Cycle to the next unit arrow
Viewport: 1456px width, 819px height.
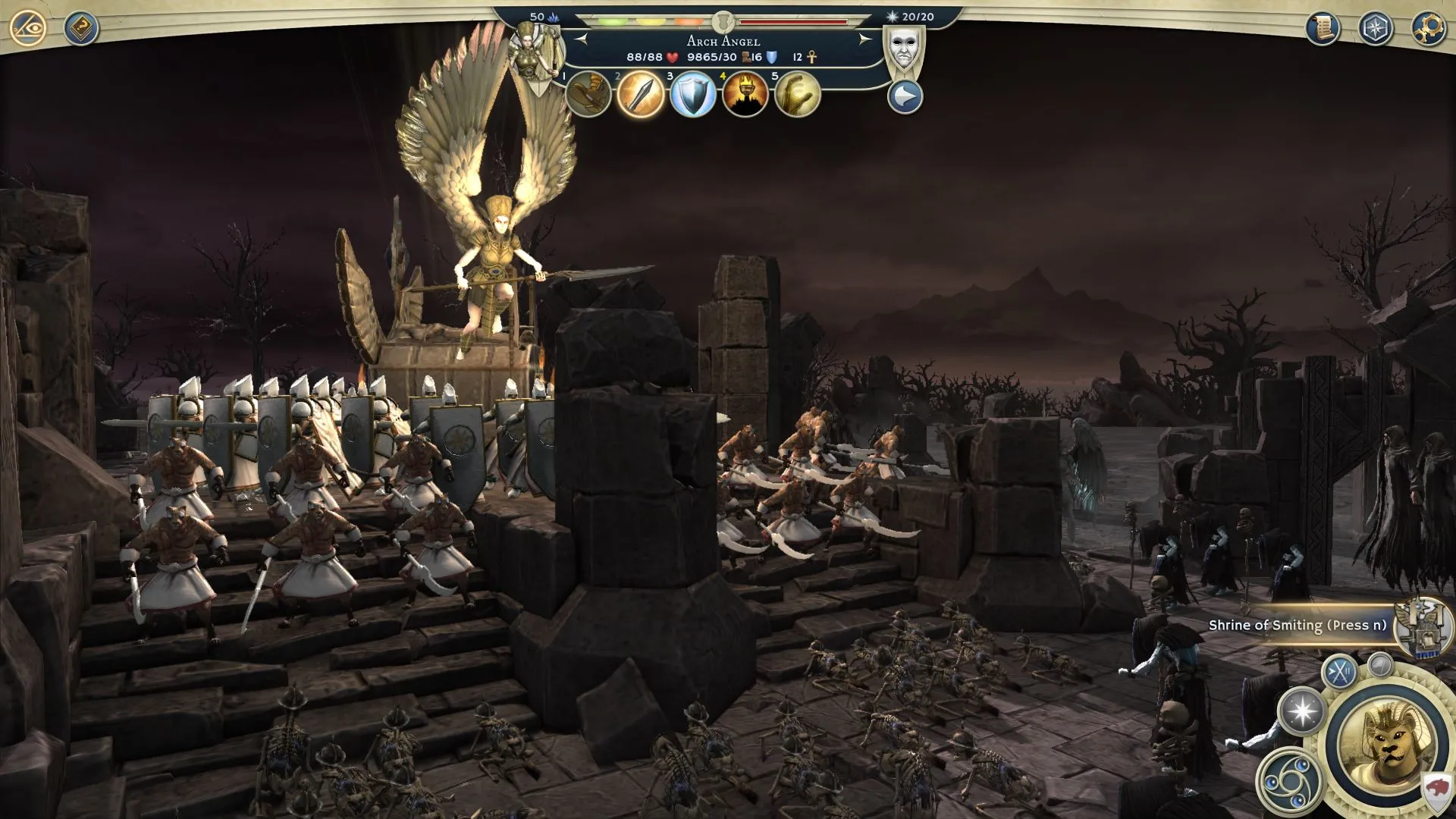tap(864, 39)
